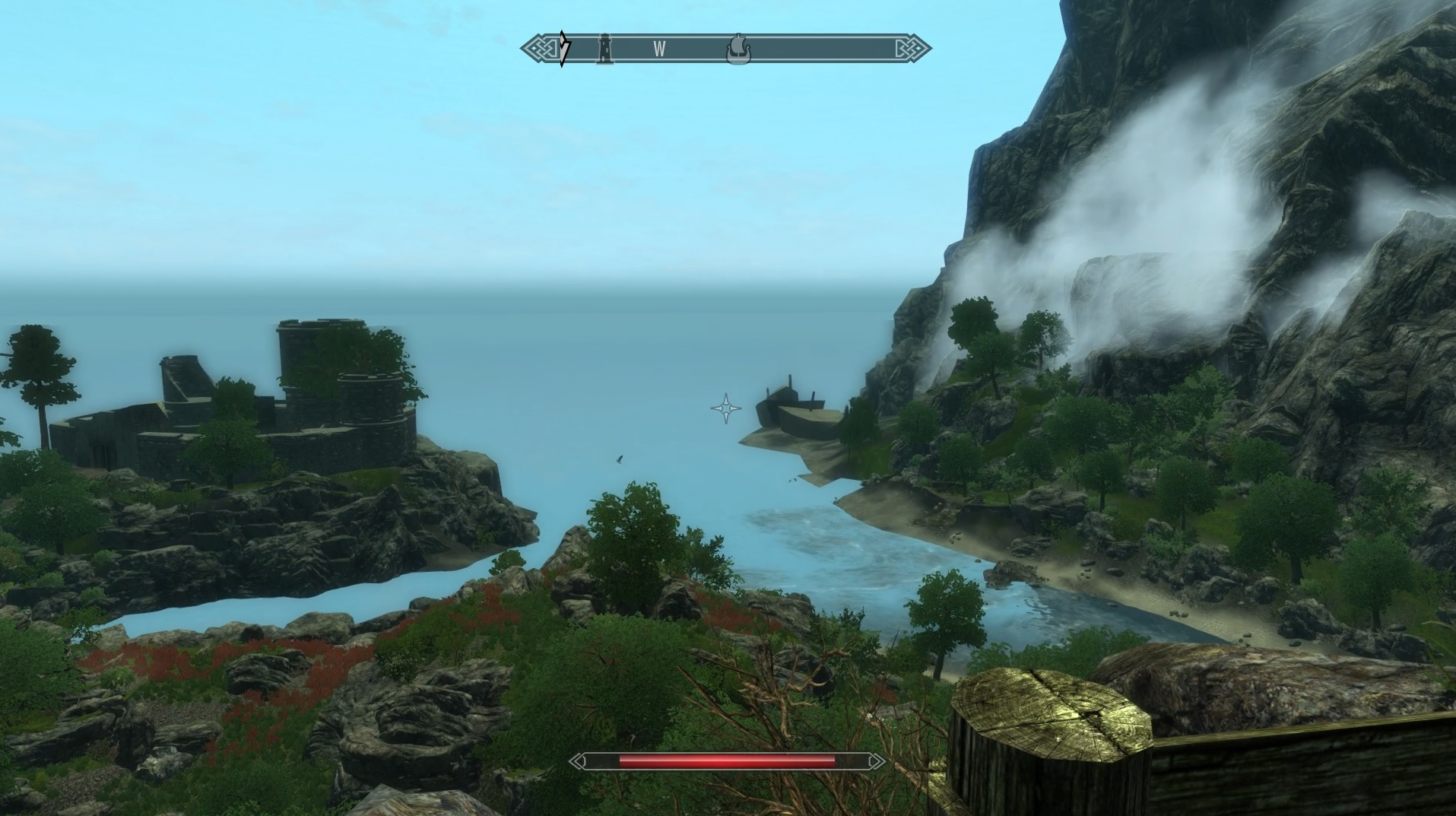The width and height of the screenshot is (1456, 816).
Task: Click the quest arrow marker on the compass
Action: coord(563,49)
